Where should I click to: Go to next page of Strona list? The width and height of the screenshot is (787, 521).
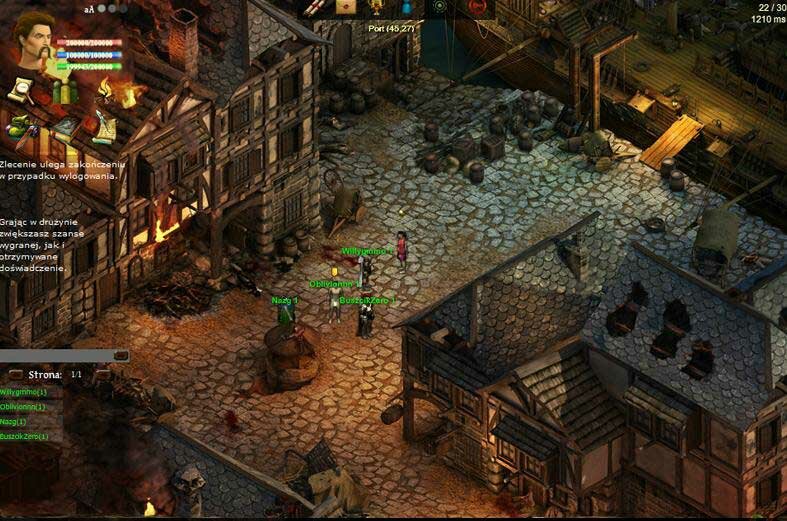tap(102, 375)
